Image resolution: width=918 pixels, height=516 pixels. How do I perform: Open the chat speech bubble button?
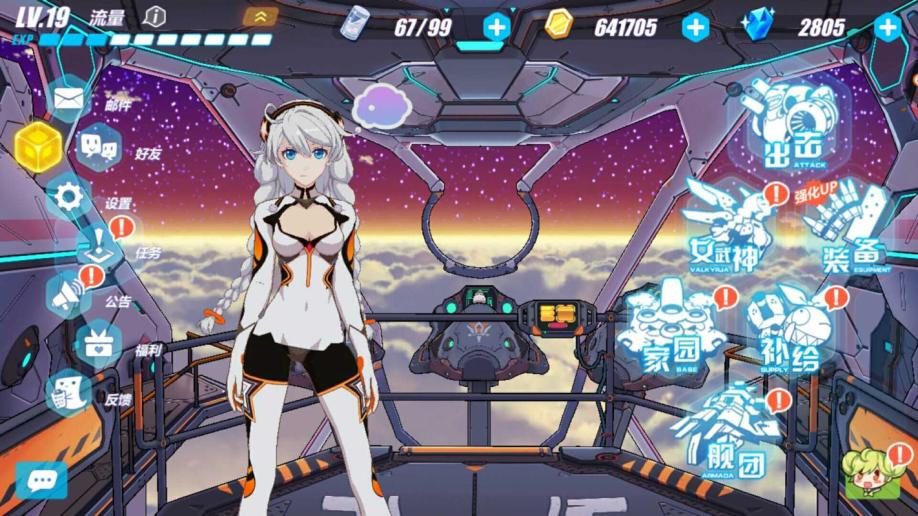[x=41, y=481]
